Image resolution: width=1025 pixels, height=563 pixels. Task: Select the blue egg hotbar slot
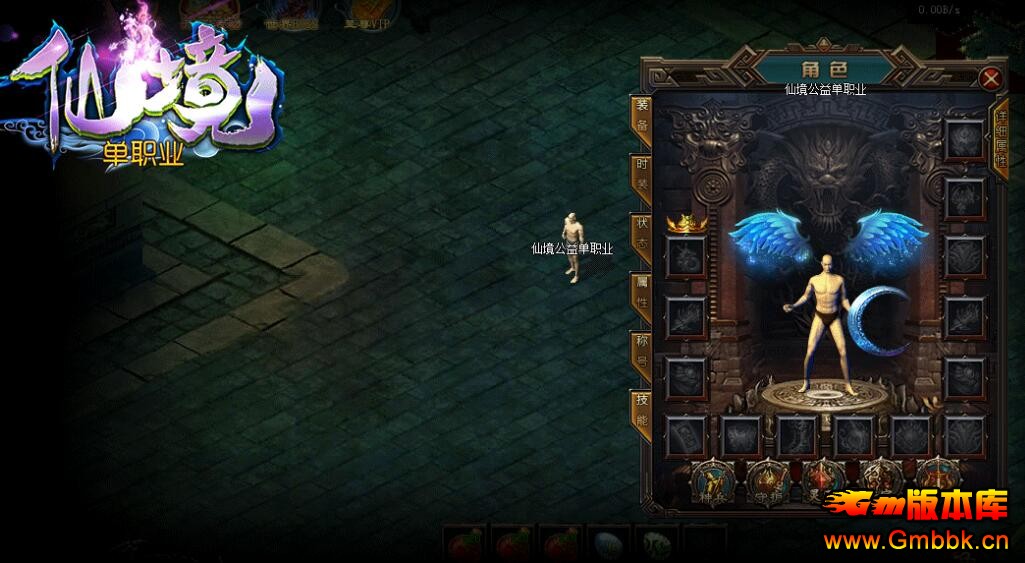tap(609, 545)
